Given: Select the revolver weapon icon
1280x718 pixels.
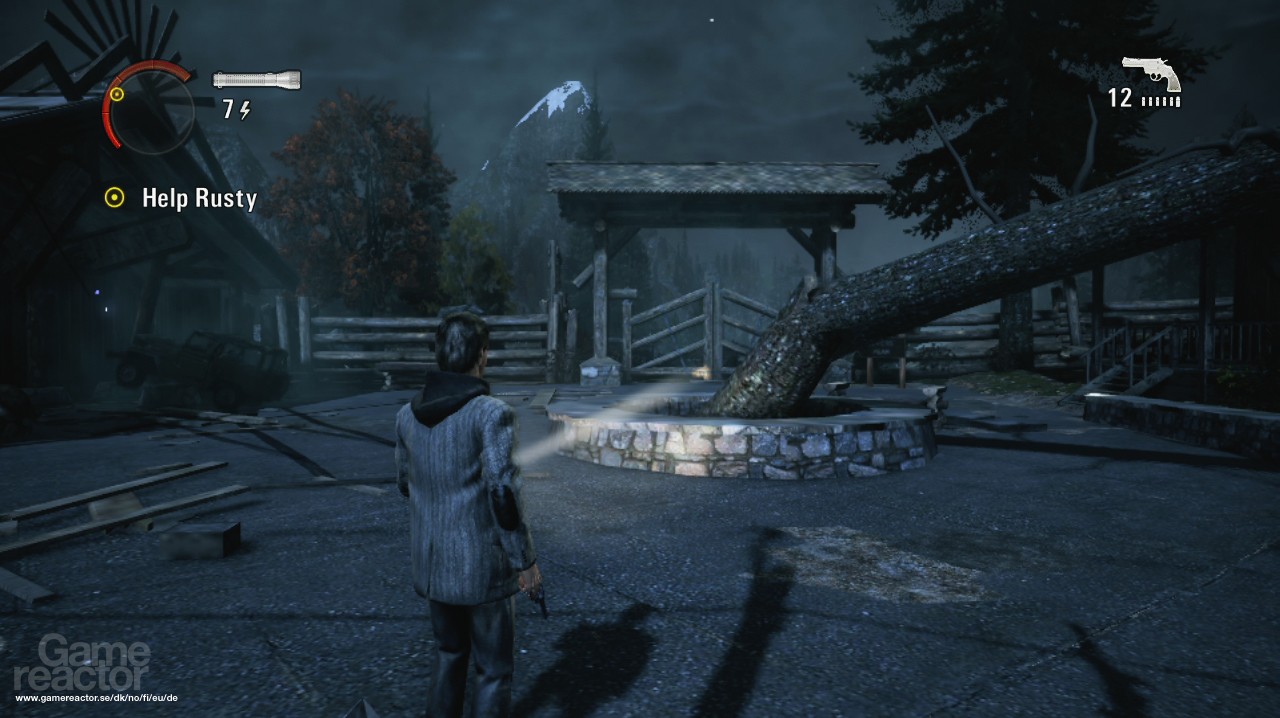Looking at the screenshot, I should coord(1151,73).
